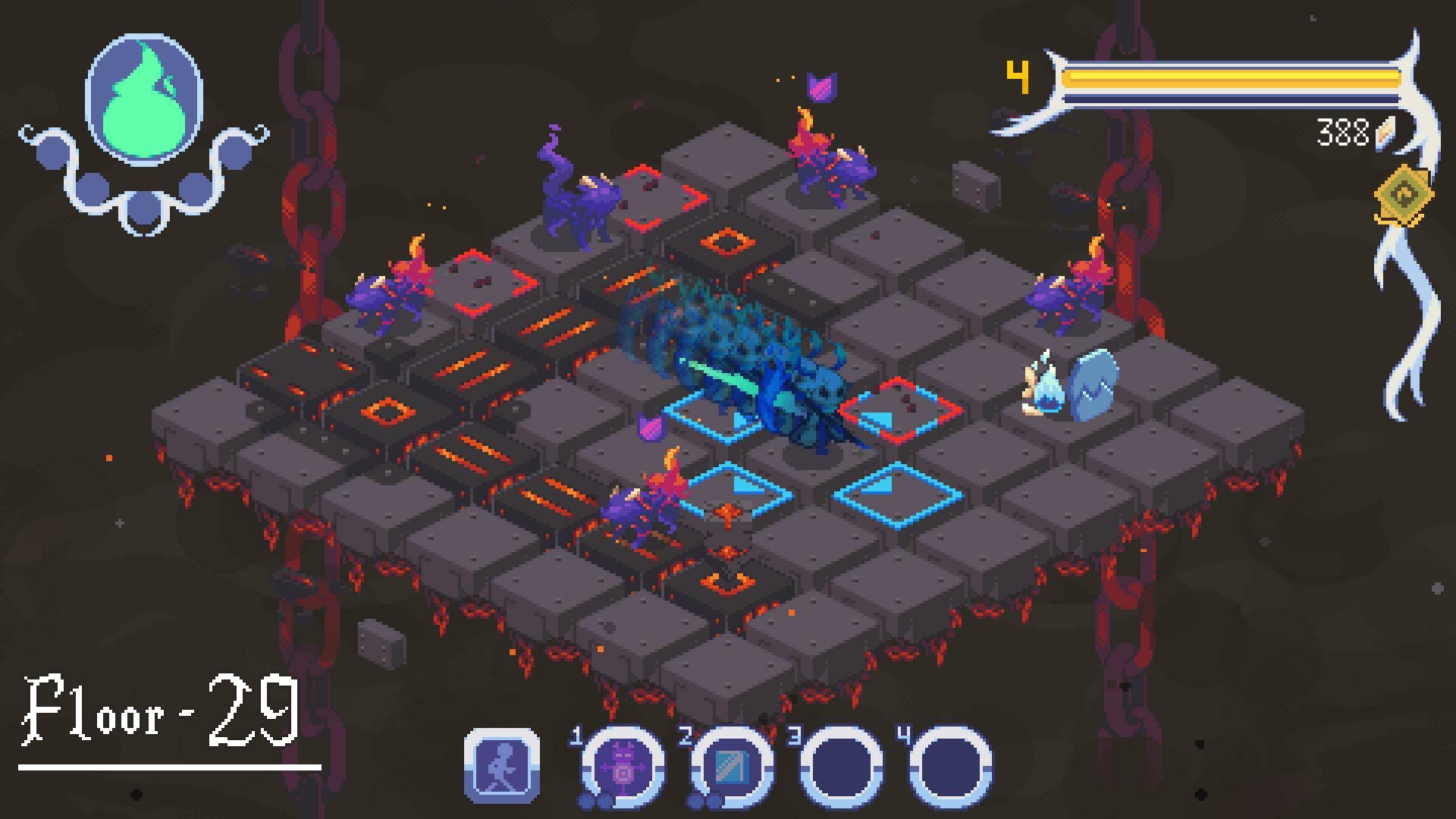This screenshot has height=819, width=1456.
Task: Click the cooldown orbs under ability slot 1
Action: [x=592, y=799]
